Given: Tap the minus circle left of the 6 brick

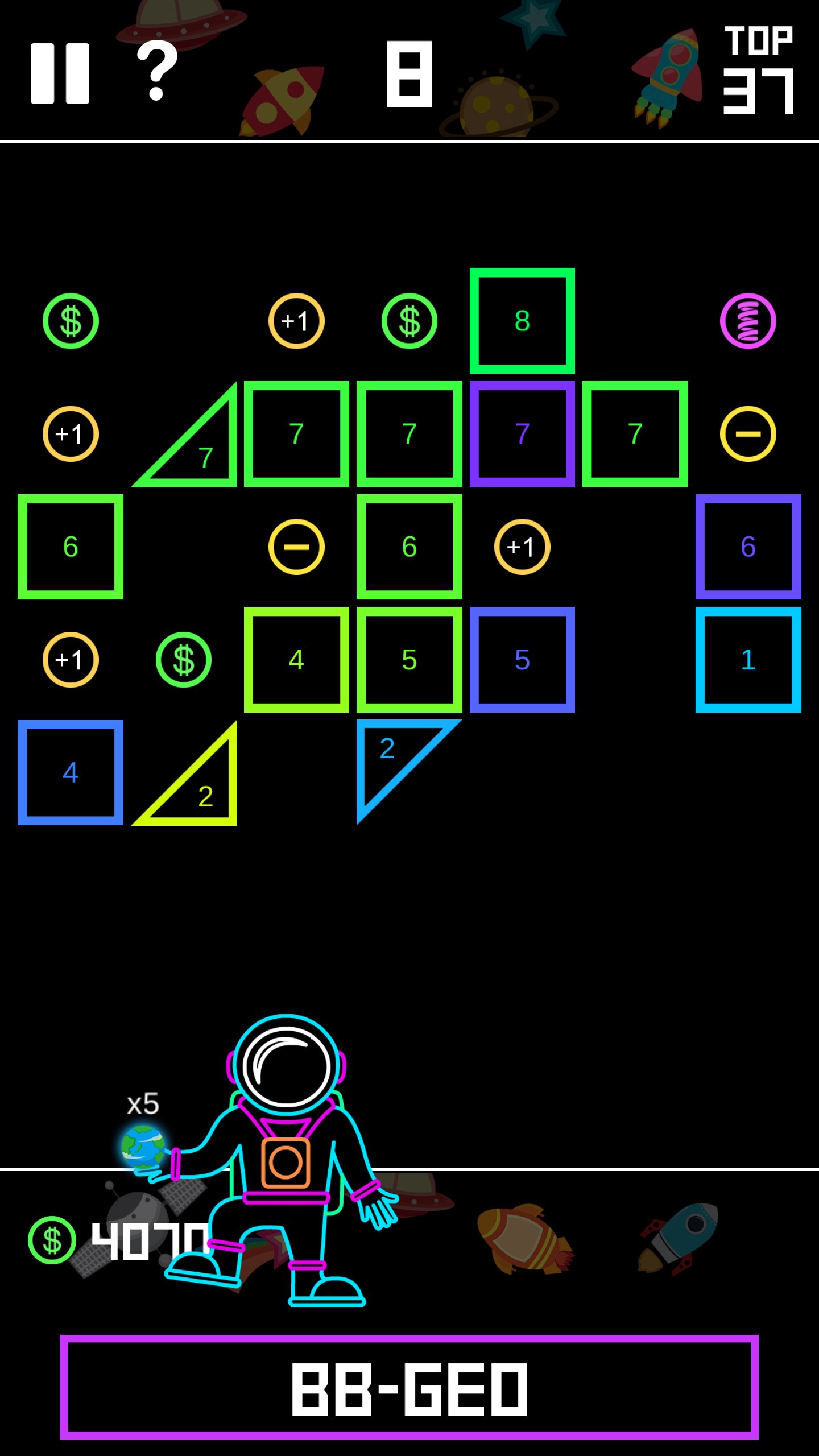Looking at the screenshot, I should tap(297, 547).
